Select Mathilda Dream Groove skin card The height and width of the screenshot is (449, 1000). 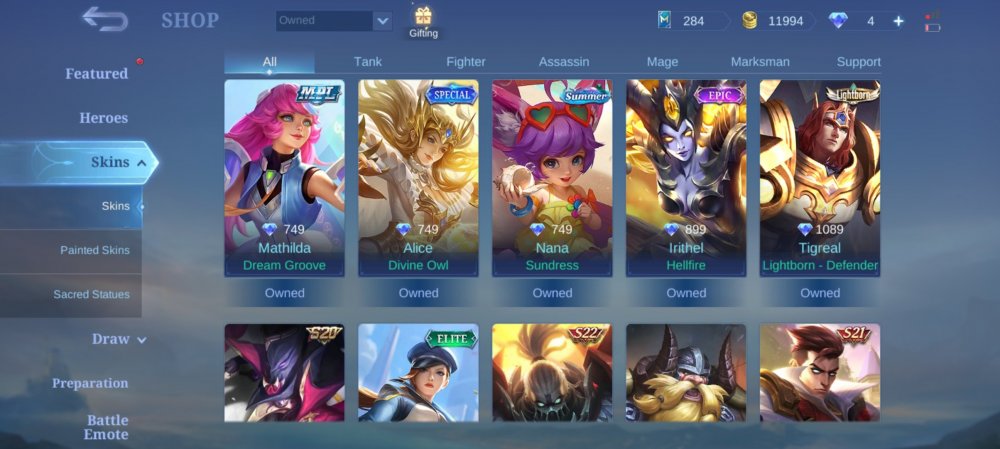285,178
